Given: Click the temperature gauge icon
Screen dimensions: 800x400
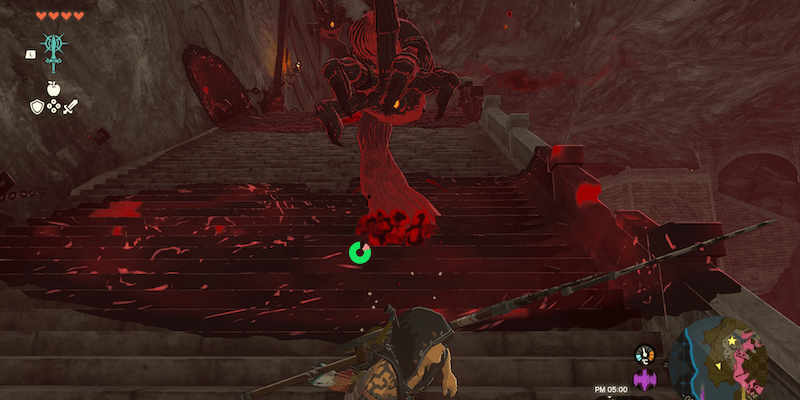Looking at the screenshot, I should (x=645, y=355).
